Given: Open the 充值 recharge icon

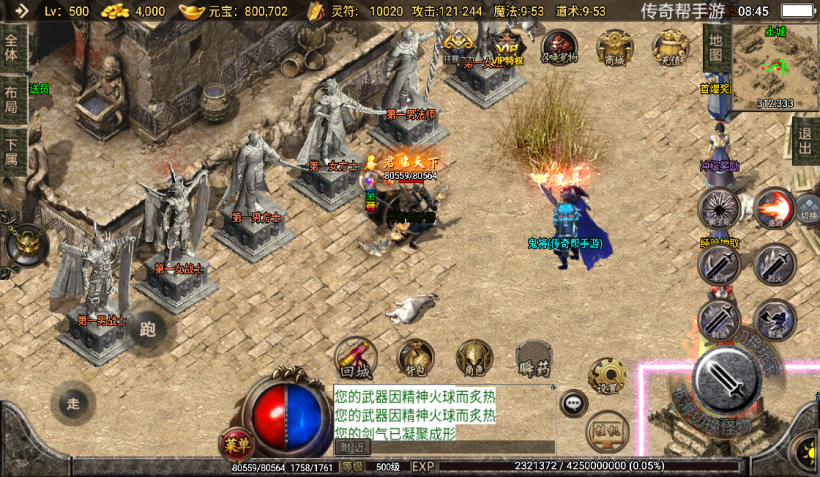Looking at the screenshot, I should [669, 46].
